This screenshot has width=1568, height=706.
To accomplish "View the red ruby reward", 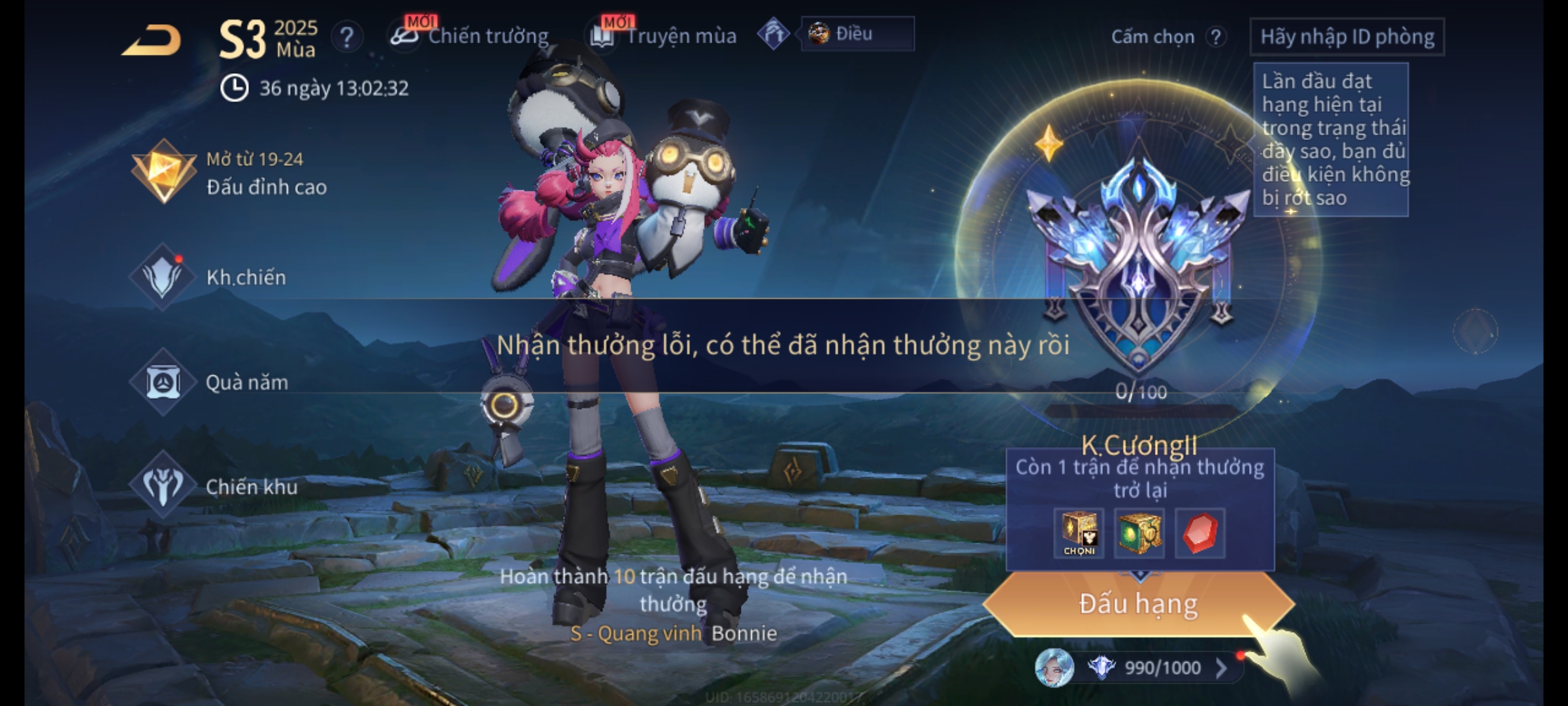I will [x=1200, y=533].
